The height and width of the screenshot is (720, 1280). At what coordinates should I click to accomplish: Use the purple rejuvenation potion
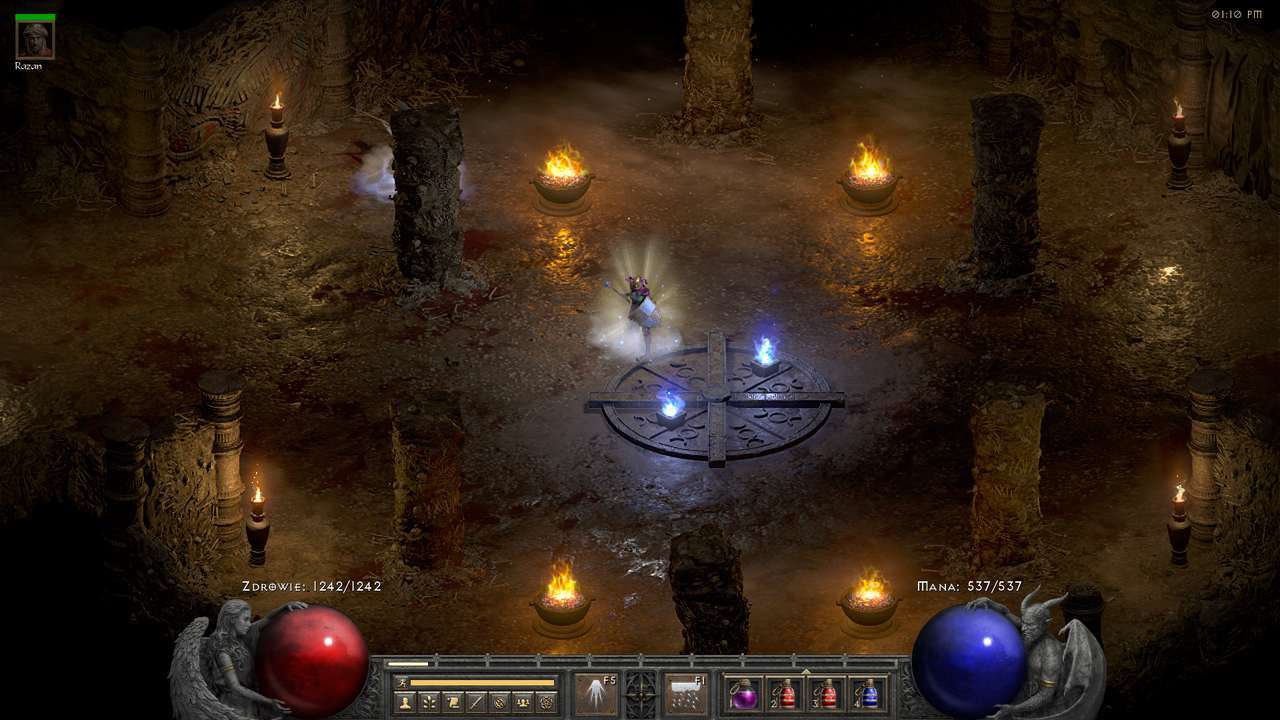[x=744, y=694]
